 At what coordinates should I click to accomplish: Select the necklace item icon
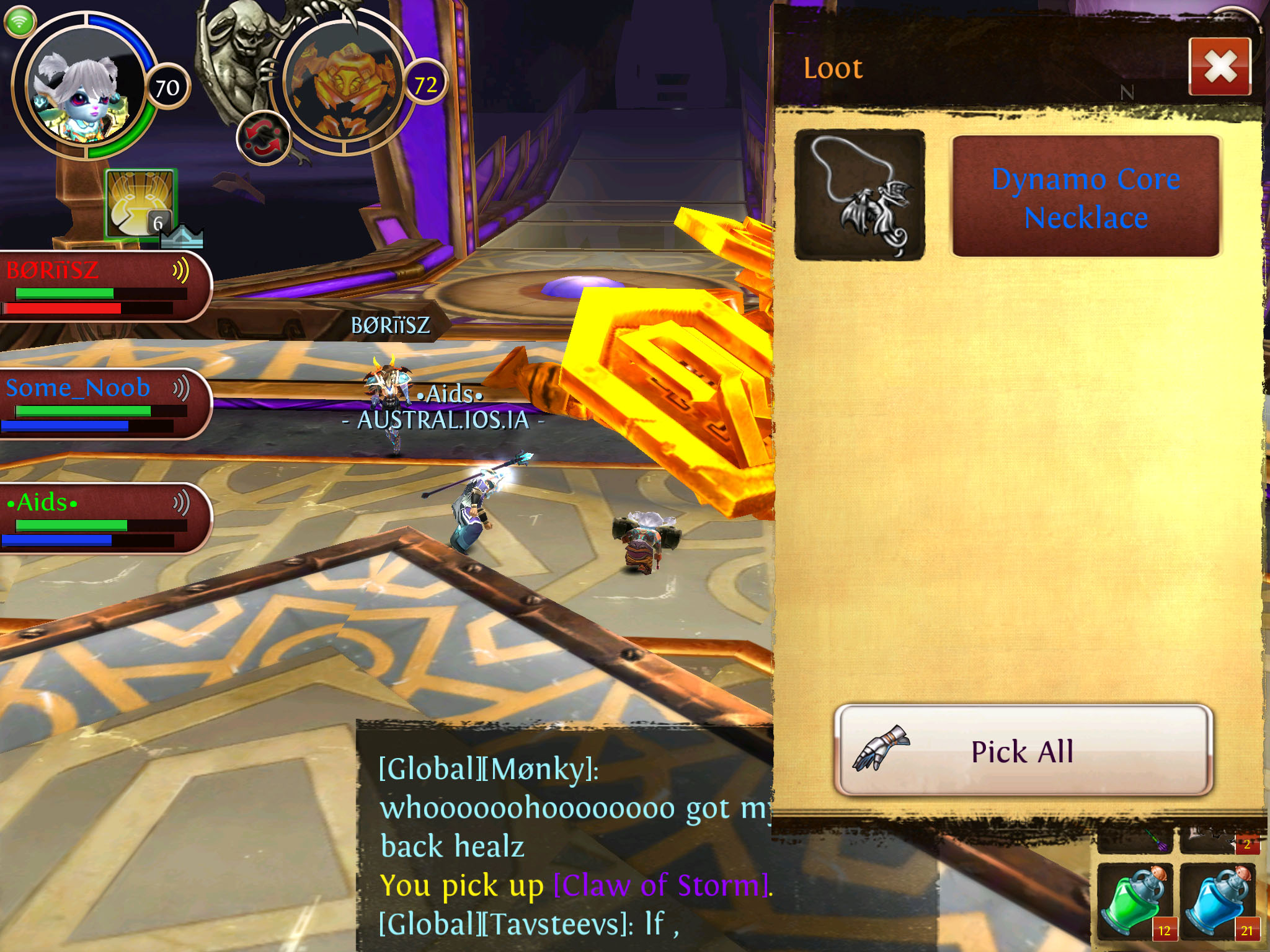859,195
